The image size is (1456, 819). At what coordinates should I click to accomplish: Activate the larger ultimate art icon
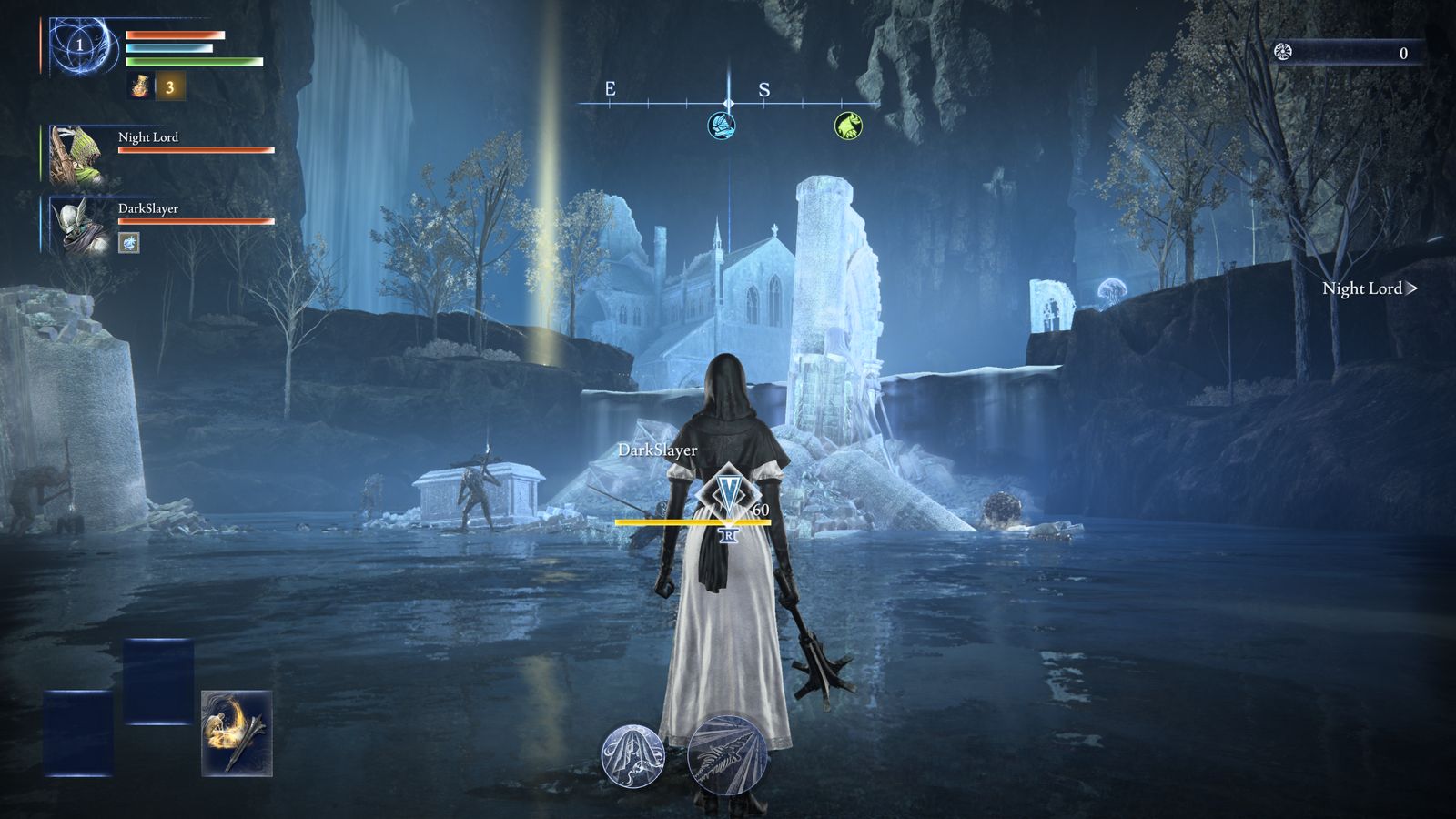coord(727,755)
